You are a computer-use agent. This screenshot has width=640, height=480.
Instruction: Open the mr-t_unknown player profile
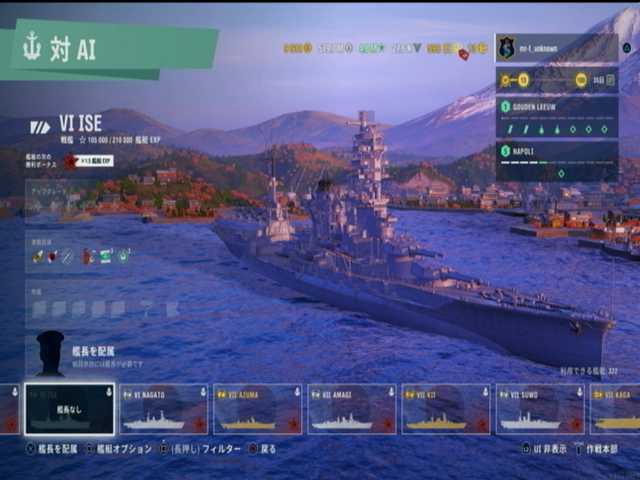[x=556, y=47]
